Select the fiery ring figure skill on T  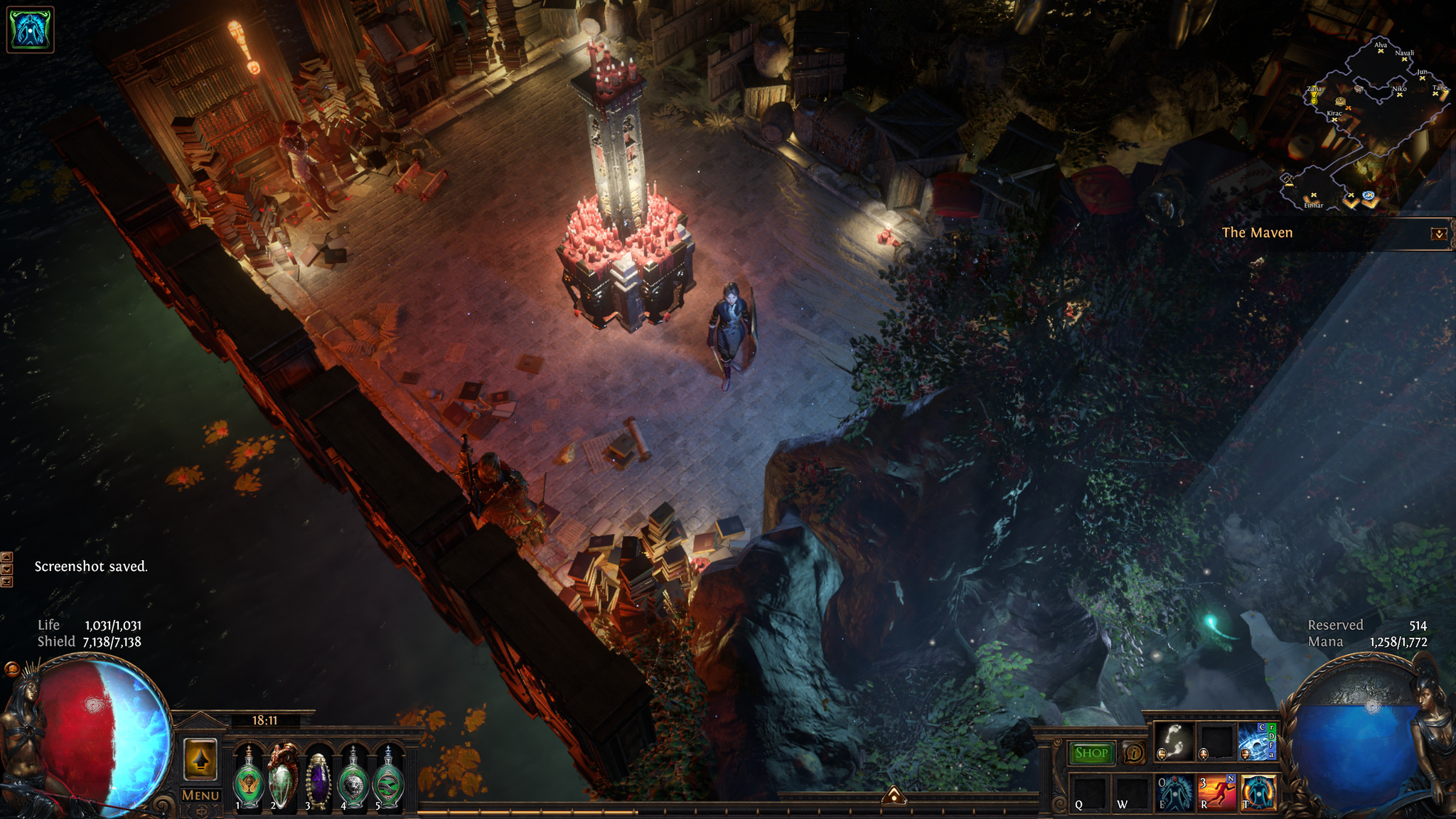(x=1258, y=792)
